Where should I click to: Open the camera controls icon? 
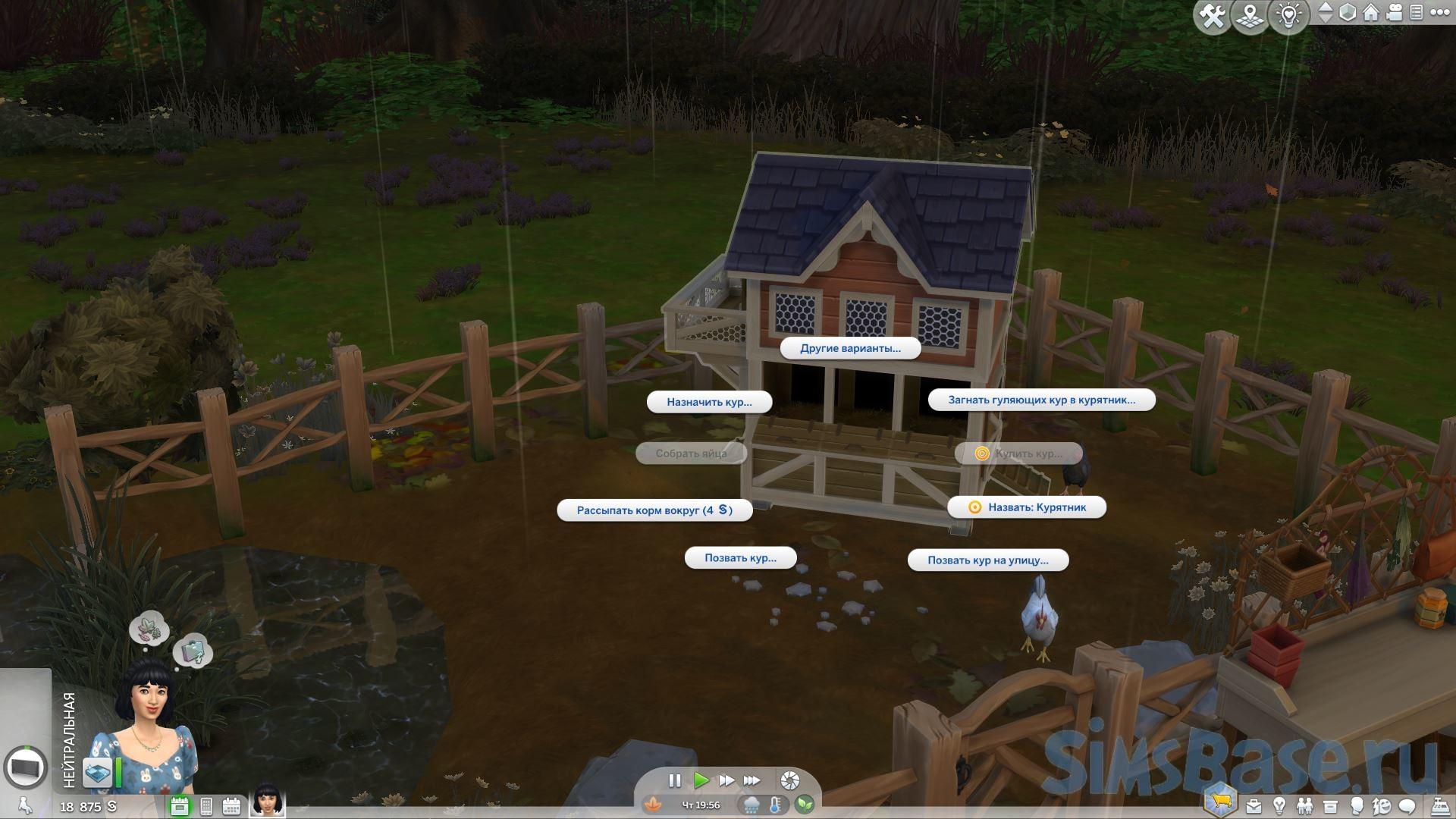(x=1394, y=13)
